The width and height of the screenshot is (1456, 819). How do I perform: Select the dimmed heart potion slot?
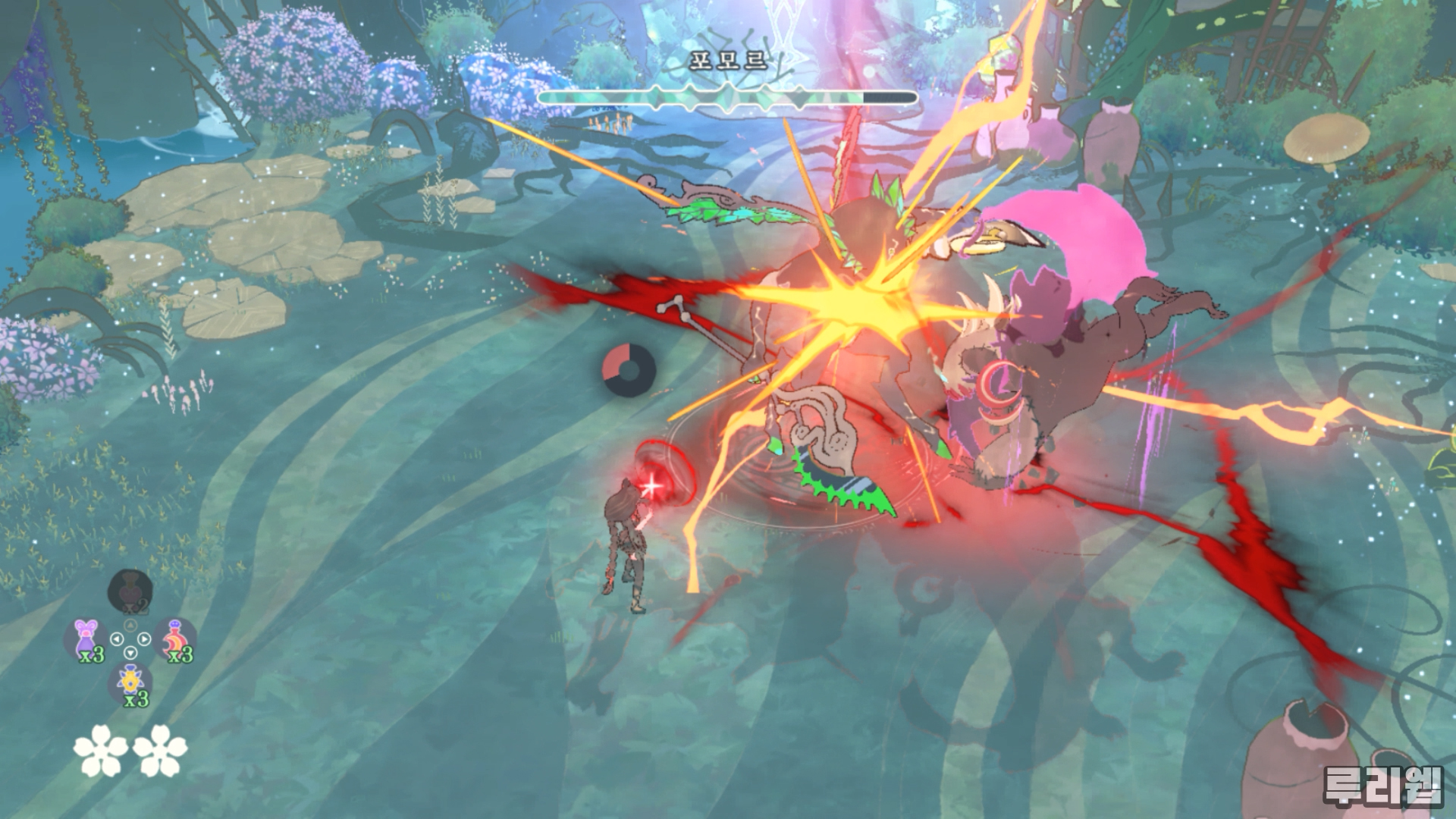click(x=130, y=591)
